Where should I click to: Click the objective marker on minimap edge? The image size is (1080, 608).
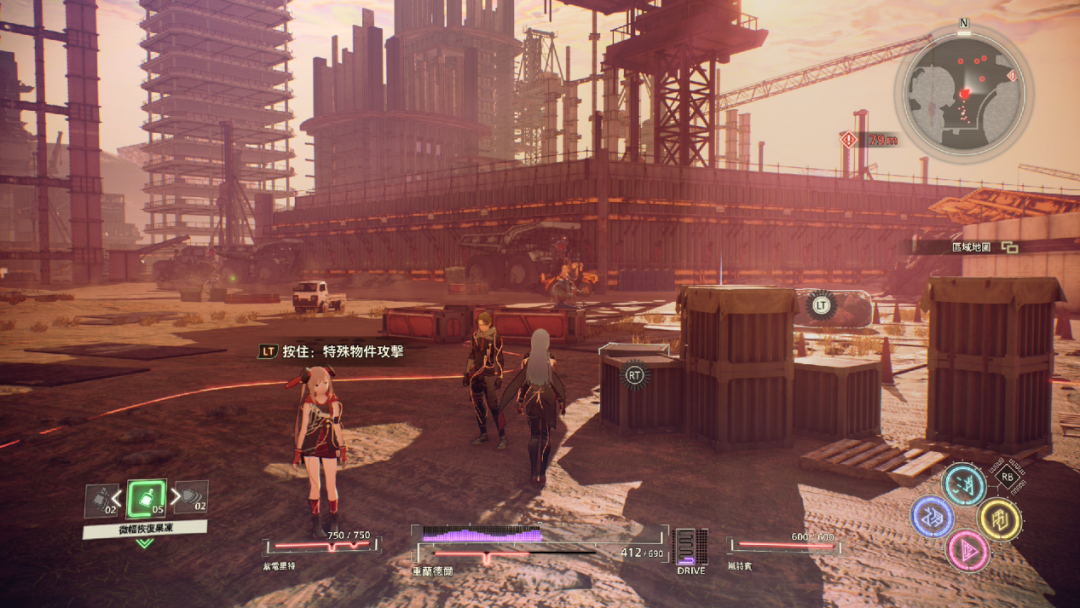[x=1012, y=75]
